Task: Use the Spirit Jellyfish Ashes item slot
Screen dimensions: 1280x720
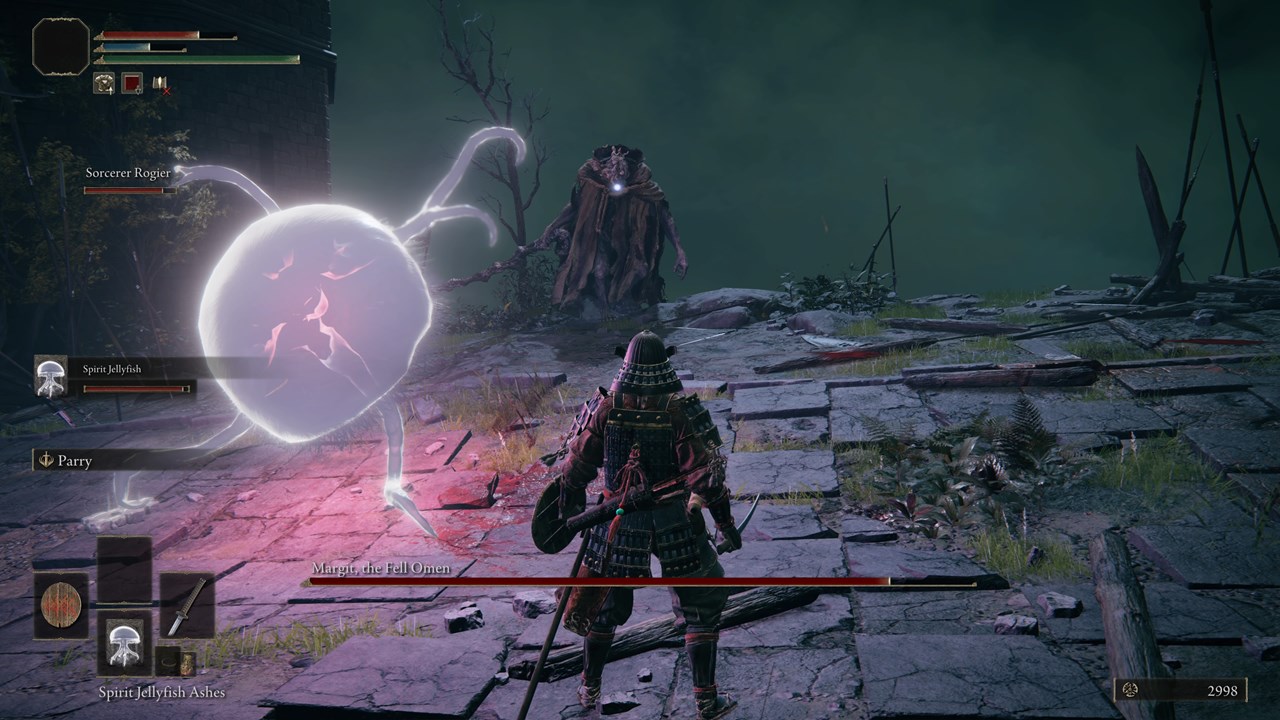Action: 124,643
